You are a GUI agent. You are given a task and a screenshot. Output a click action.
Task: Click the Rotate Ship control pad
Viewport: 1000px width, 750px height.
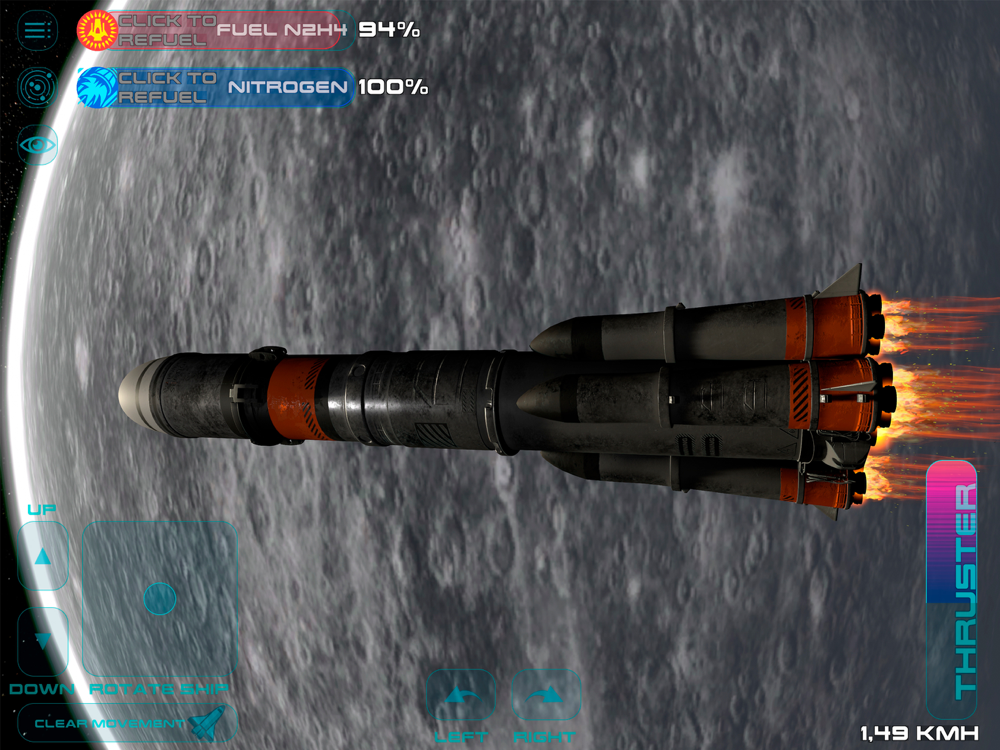pyautogui.click(x=159, y=598)
